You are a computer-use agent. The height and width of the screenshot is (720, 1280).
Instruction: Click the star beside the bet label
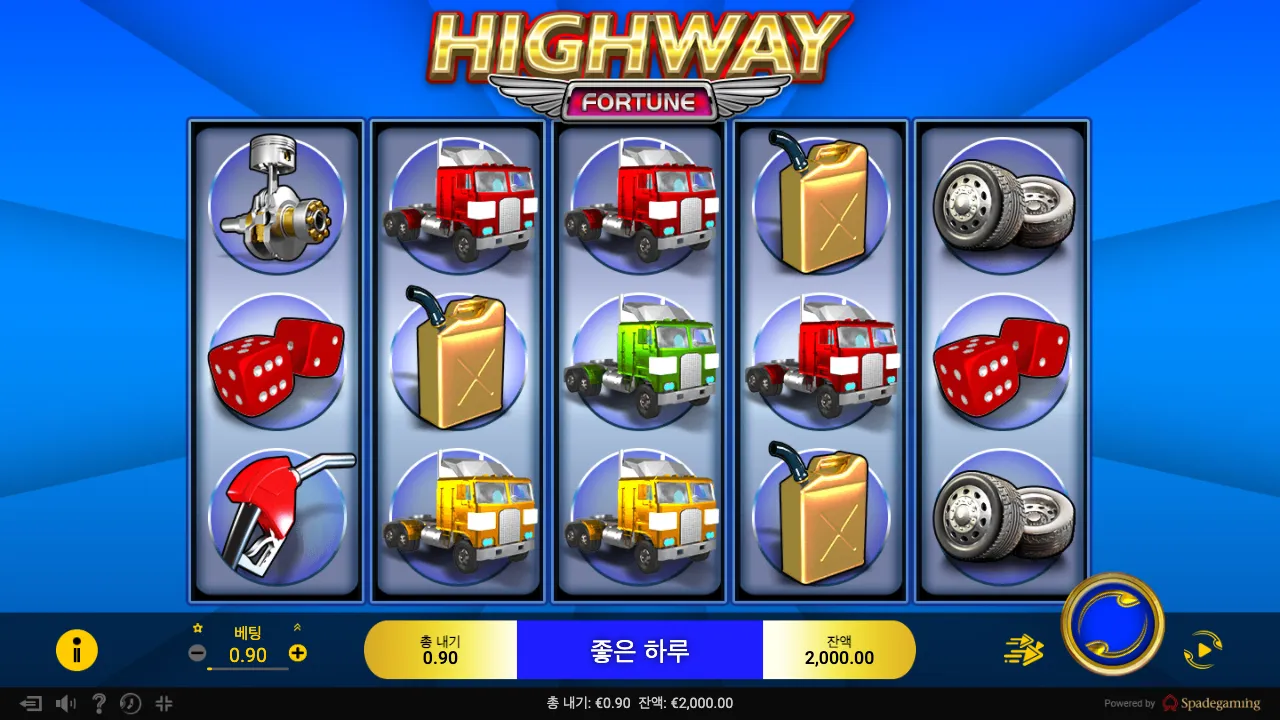coord(198,626)
